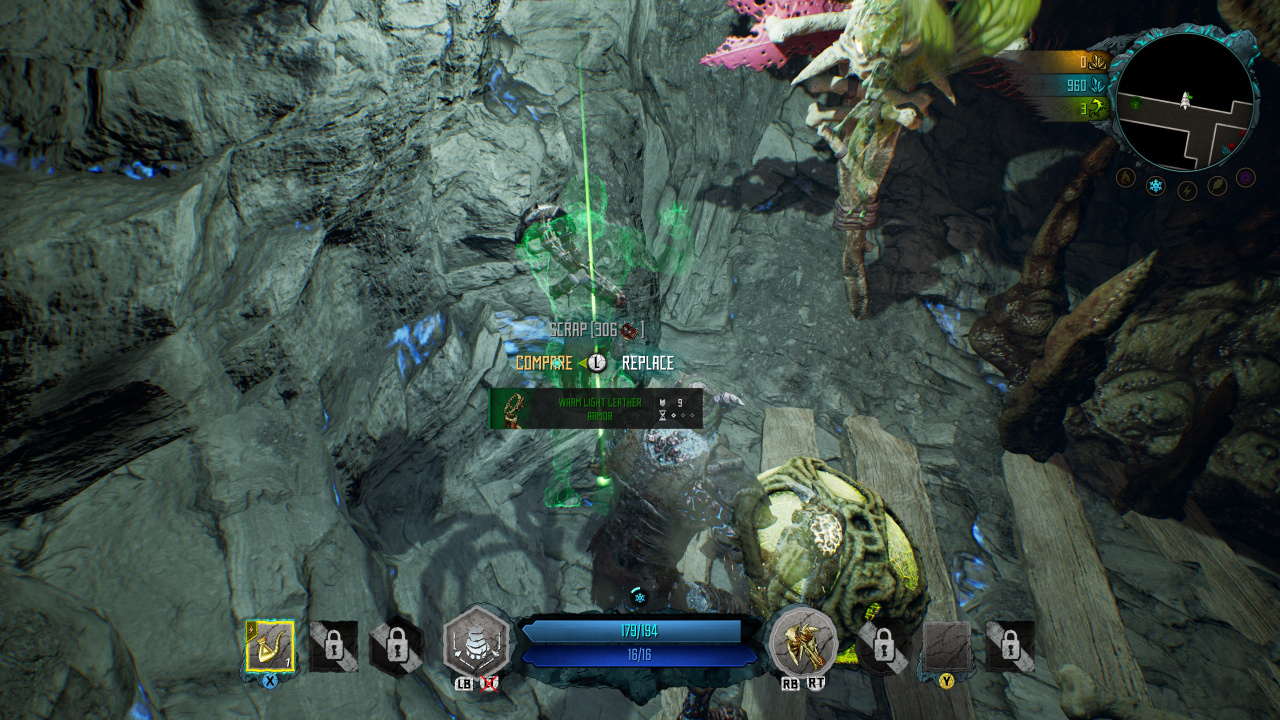Screen dimensions: 1280x720
Task: Select the Warm Light Leather Armor item card
Action: click(x=596, y=409)
